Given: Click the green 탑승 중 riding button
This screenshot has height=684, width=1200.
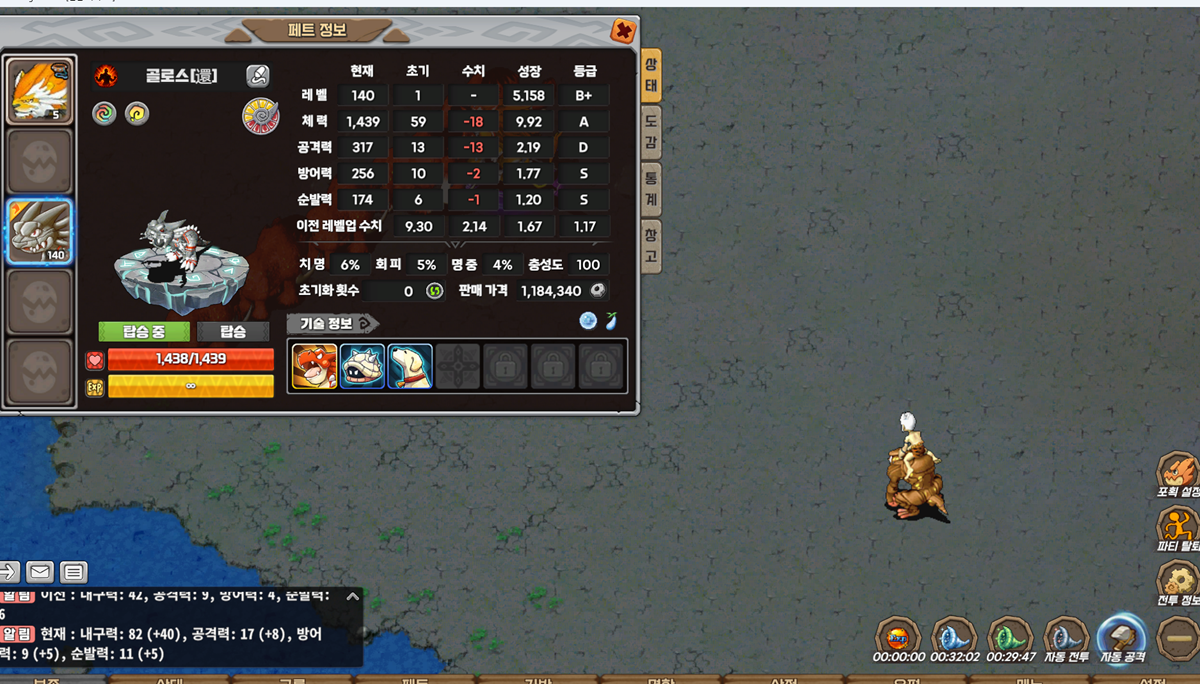Looking at the screenshot, I should tap(144, 332).
